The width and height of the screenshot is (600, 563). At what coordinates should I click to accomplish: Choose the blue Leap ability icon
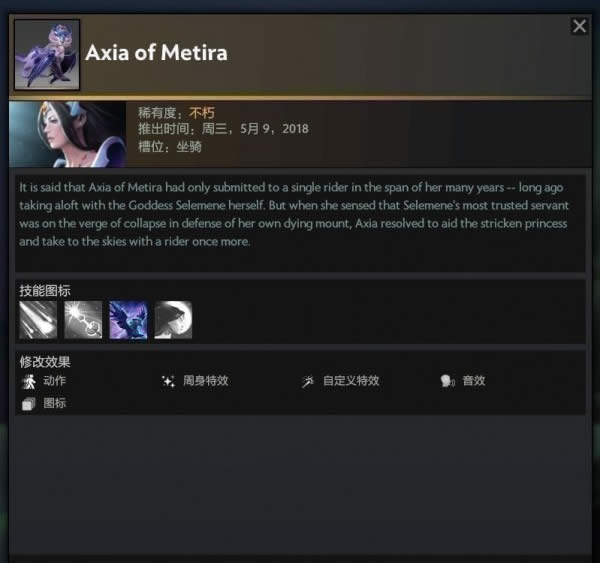coord(128,320)
